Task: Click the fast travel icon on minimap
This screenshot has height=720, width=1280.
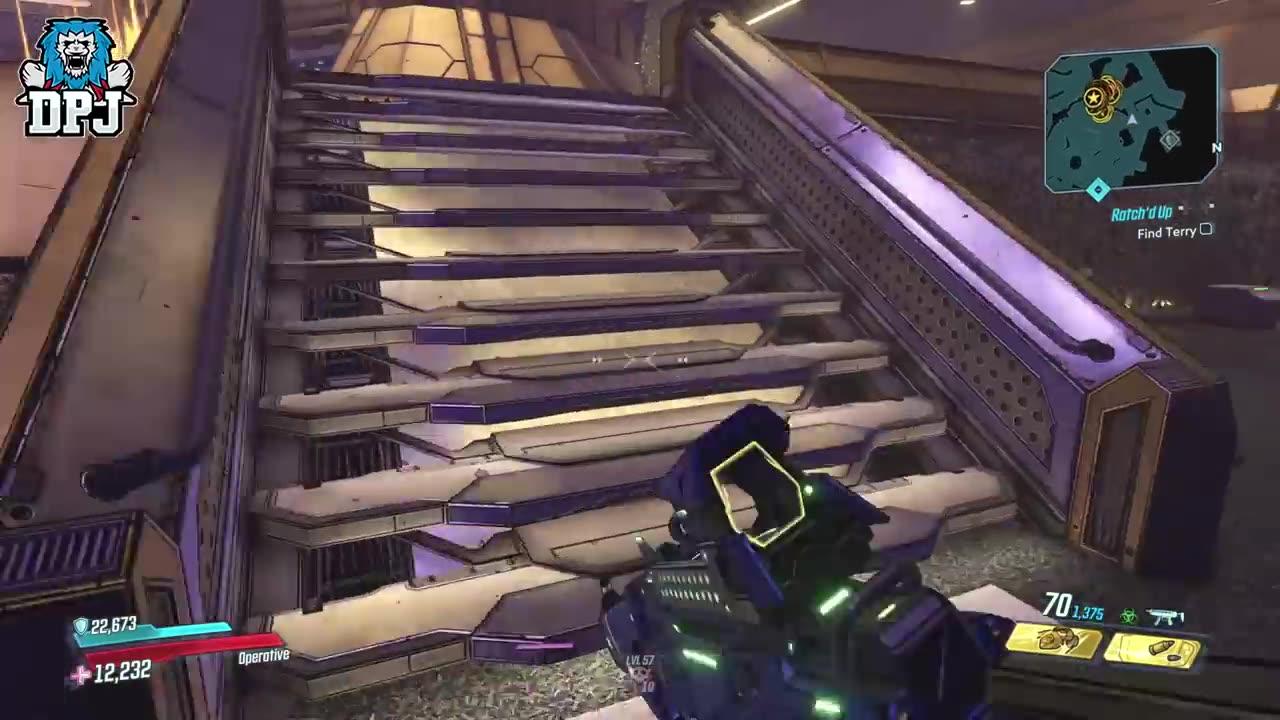Action: (1171, 138)
